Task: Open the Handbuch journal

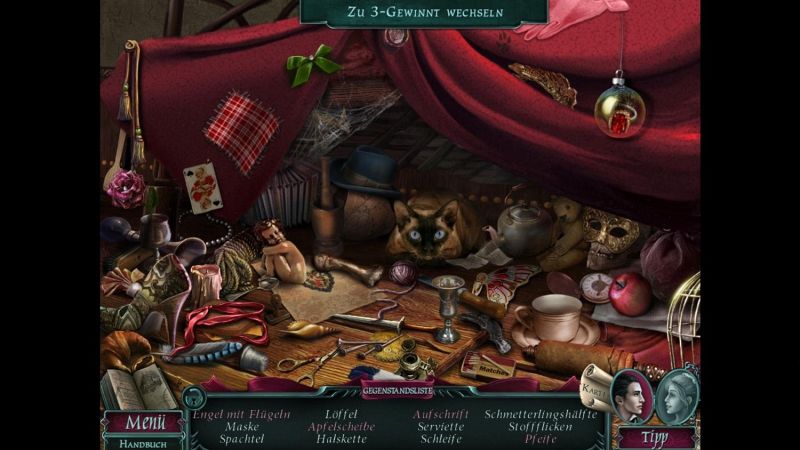Action: tap(143, 442)
